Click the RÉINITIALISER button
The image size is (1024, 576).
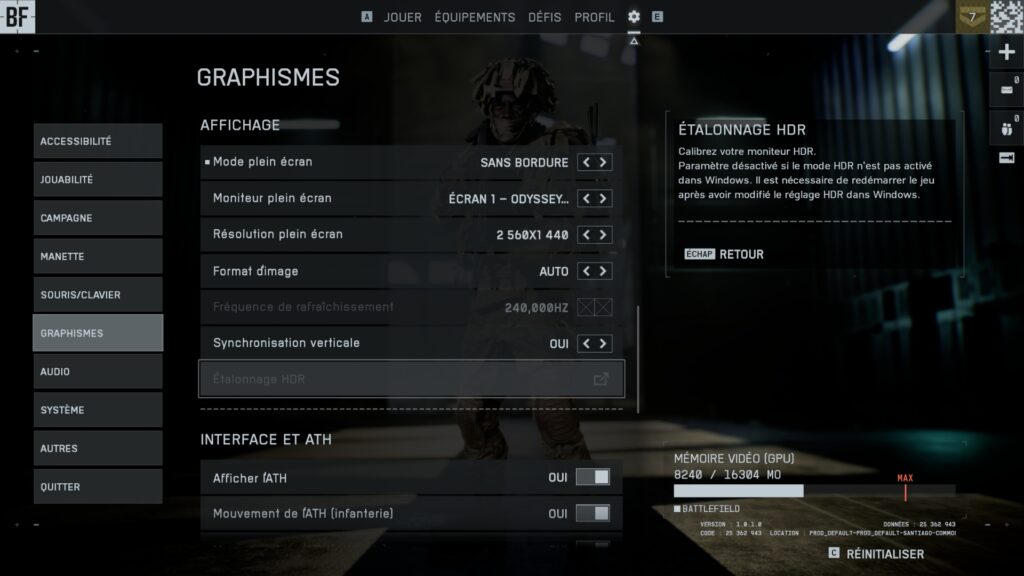[x=884, y=553]
